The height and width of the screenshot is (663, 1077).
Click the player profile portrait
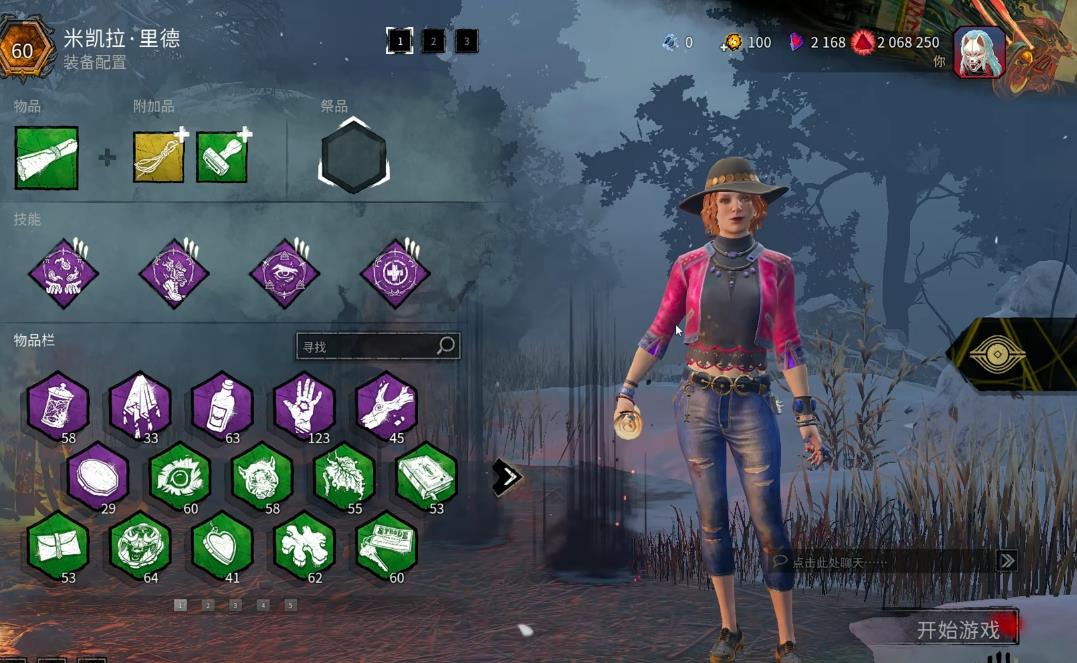979,52
